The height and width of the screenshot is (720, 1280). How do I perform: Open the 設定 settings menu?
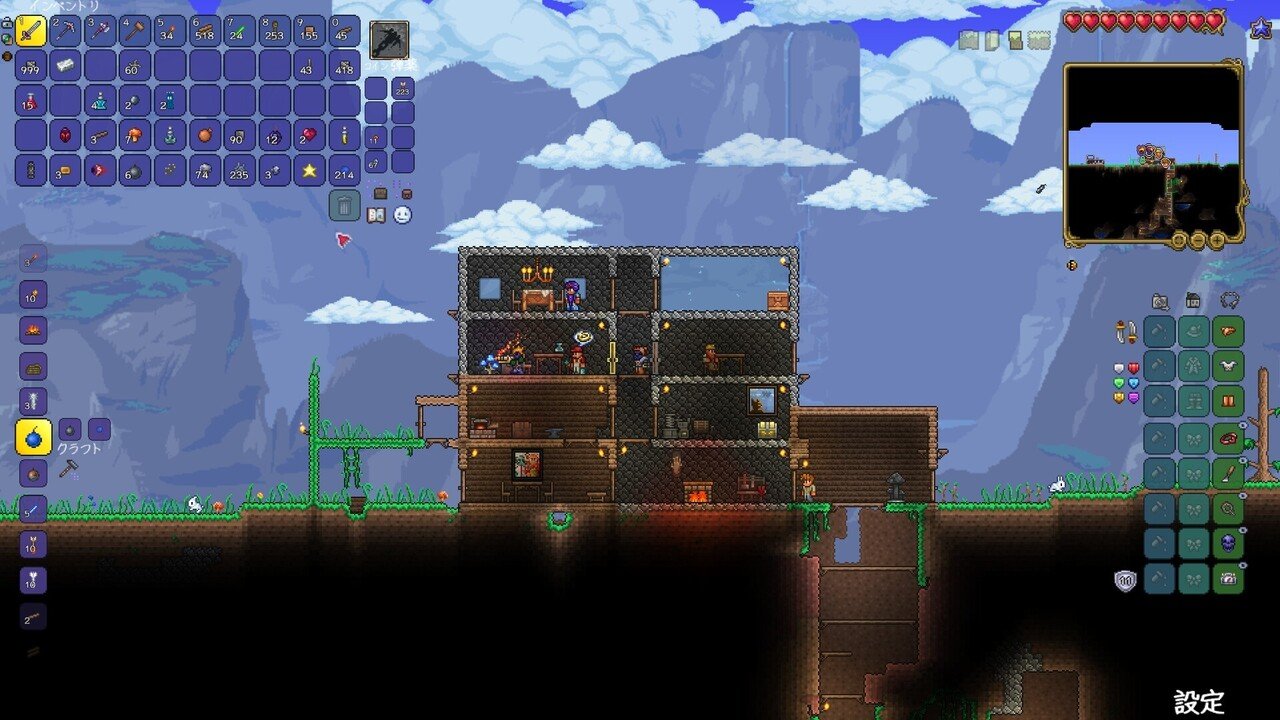click(x=1199, y=702)
